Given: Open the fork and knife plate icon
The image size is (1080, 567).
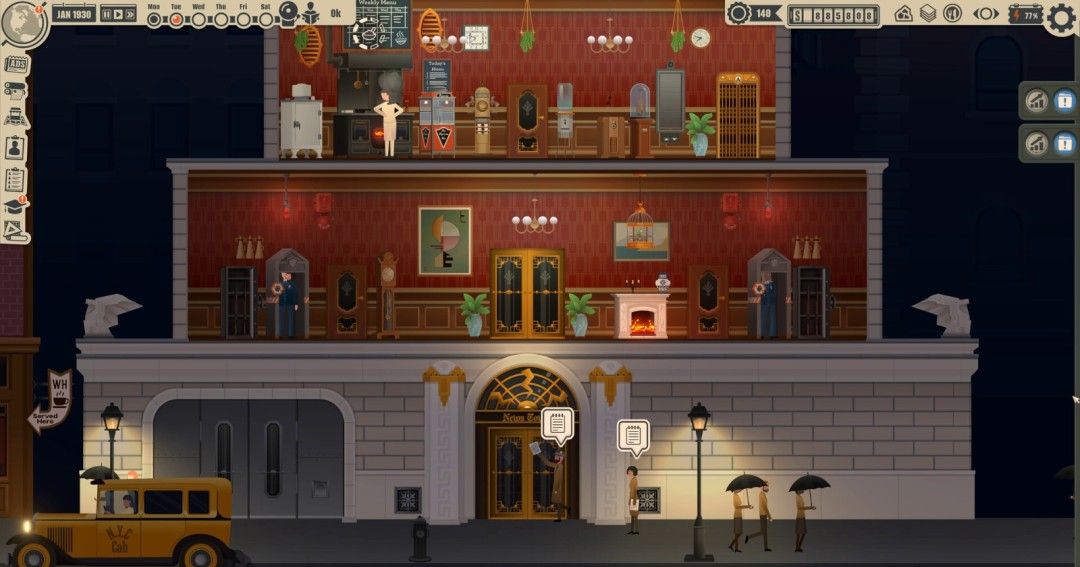Looking at the screenshot, I should click(952, 14).
